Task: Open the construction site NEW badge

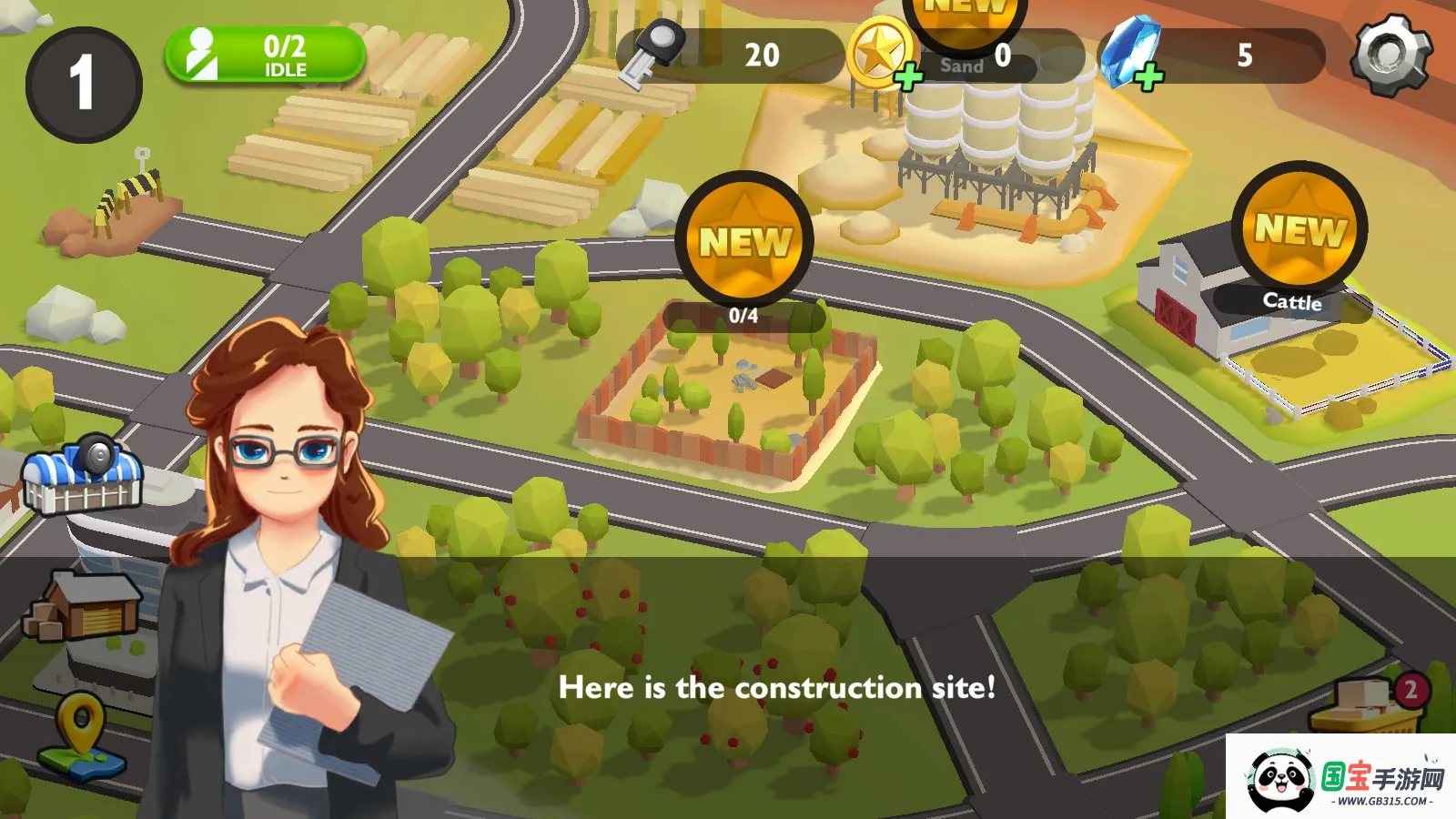Action: (745, 239)
